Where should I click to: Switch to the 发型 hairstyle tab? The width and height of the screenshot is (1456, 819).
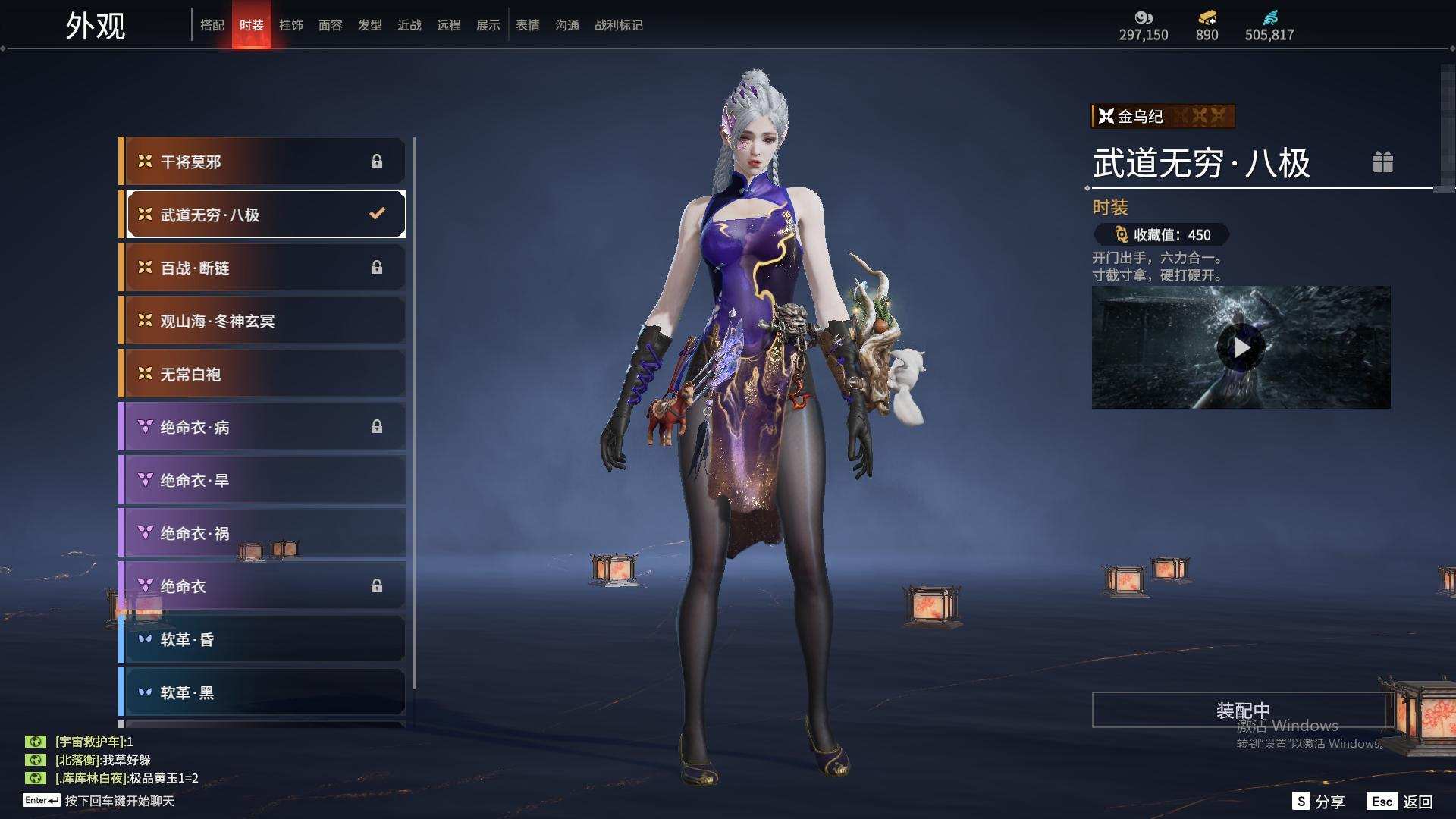(369, 25)
